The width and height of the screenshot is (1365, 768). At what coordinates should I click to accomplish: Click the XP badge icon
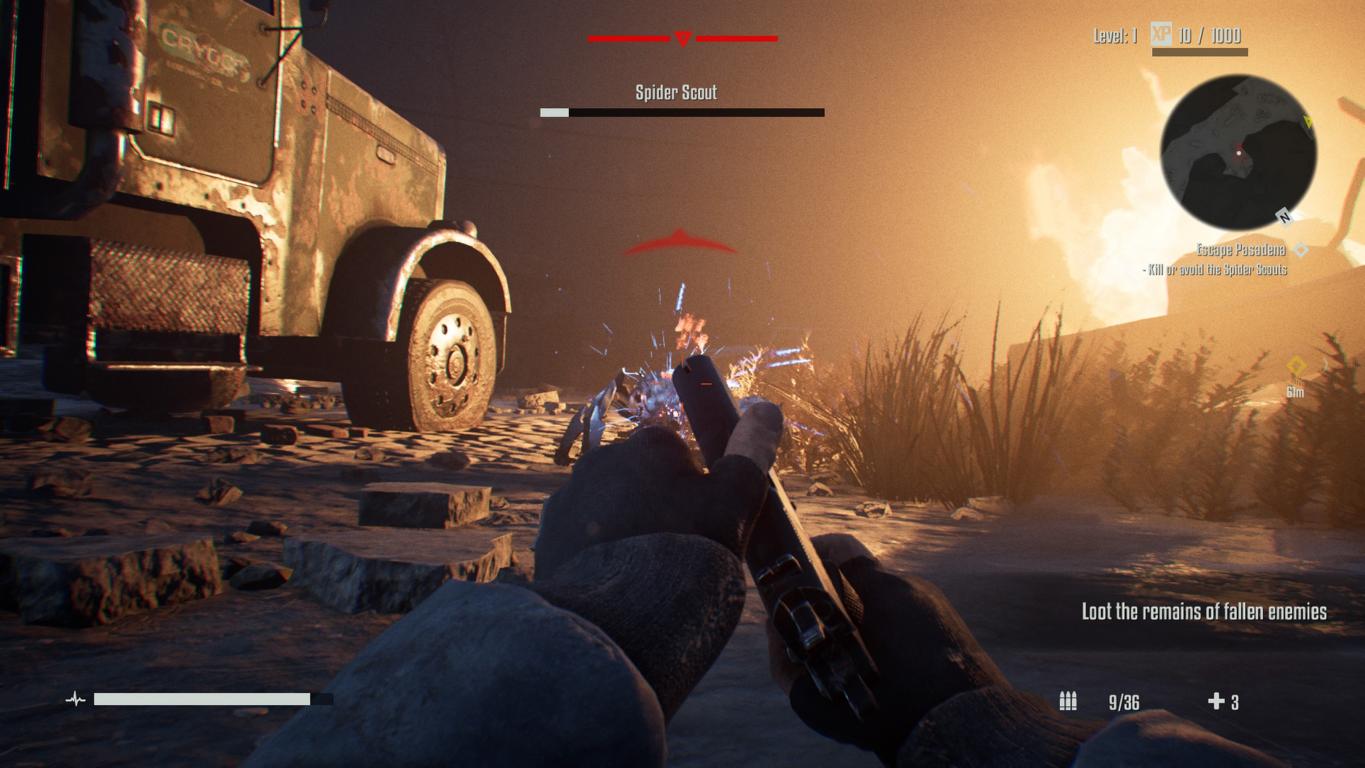[x=1161, y=35]
